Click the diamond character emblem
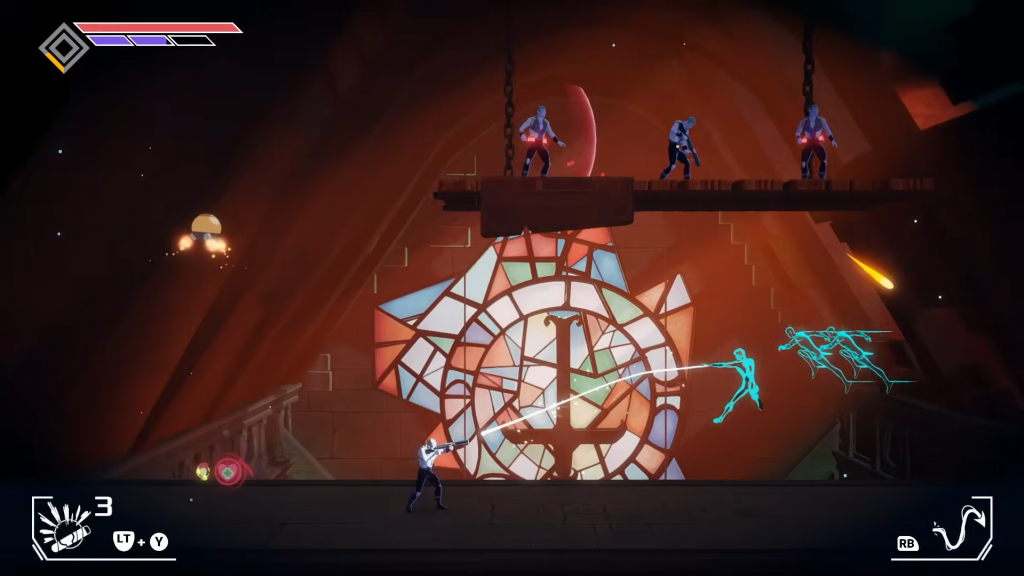This screenshot has width=1024, height=576. pyautogui.click(x=63, y=46)
